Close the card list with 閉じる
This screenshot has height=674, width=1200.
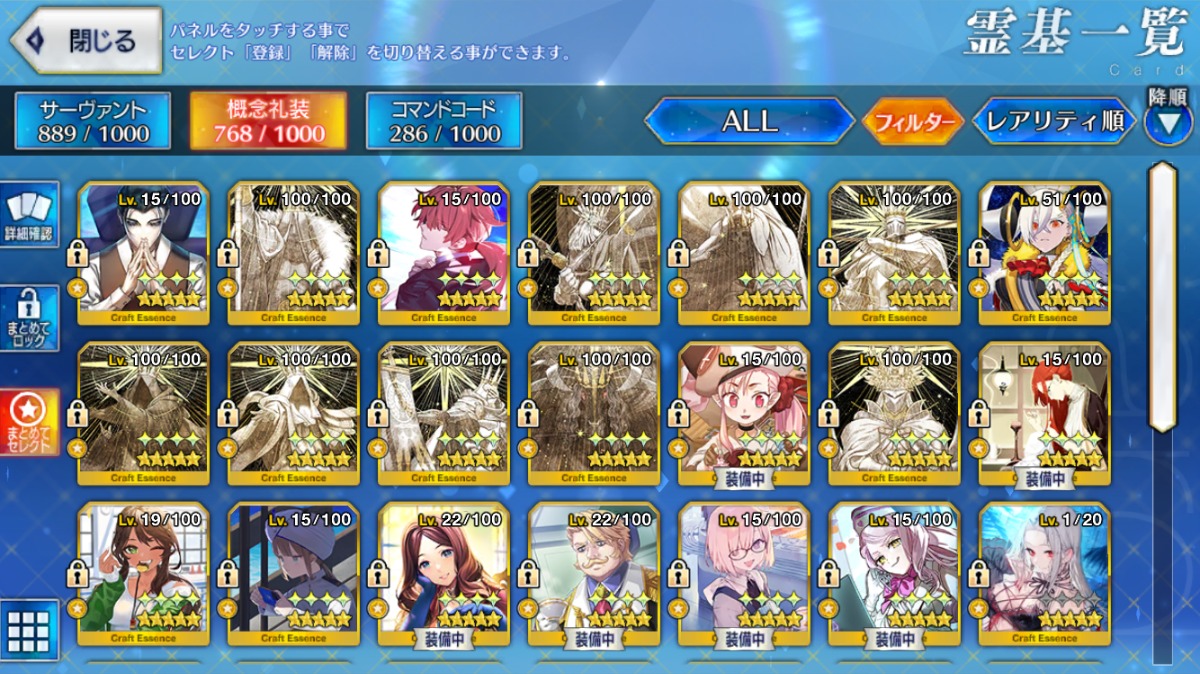click(87, 40)
